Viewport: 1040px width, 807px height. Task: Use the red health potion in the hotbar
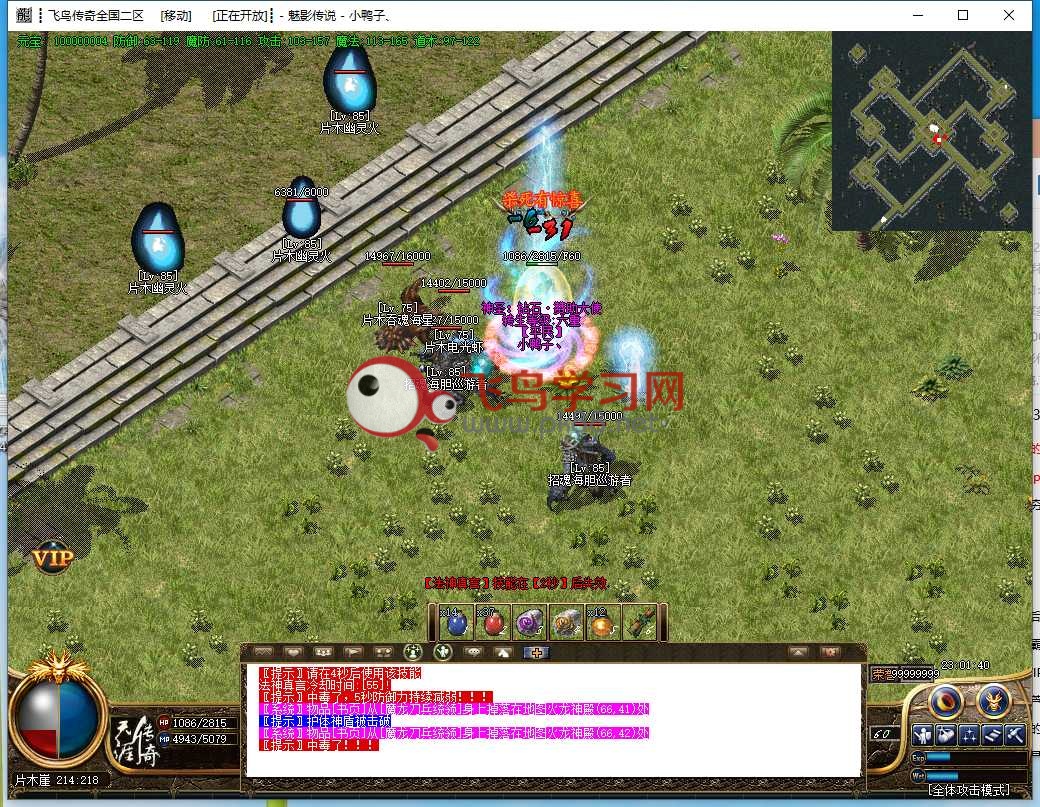point(495,623)
